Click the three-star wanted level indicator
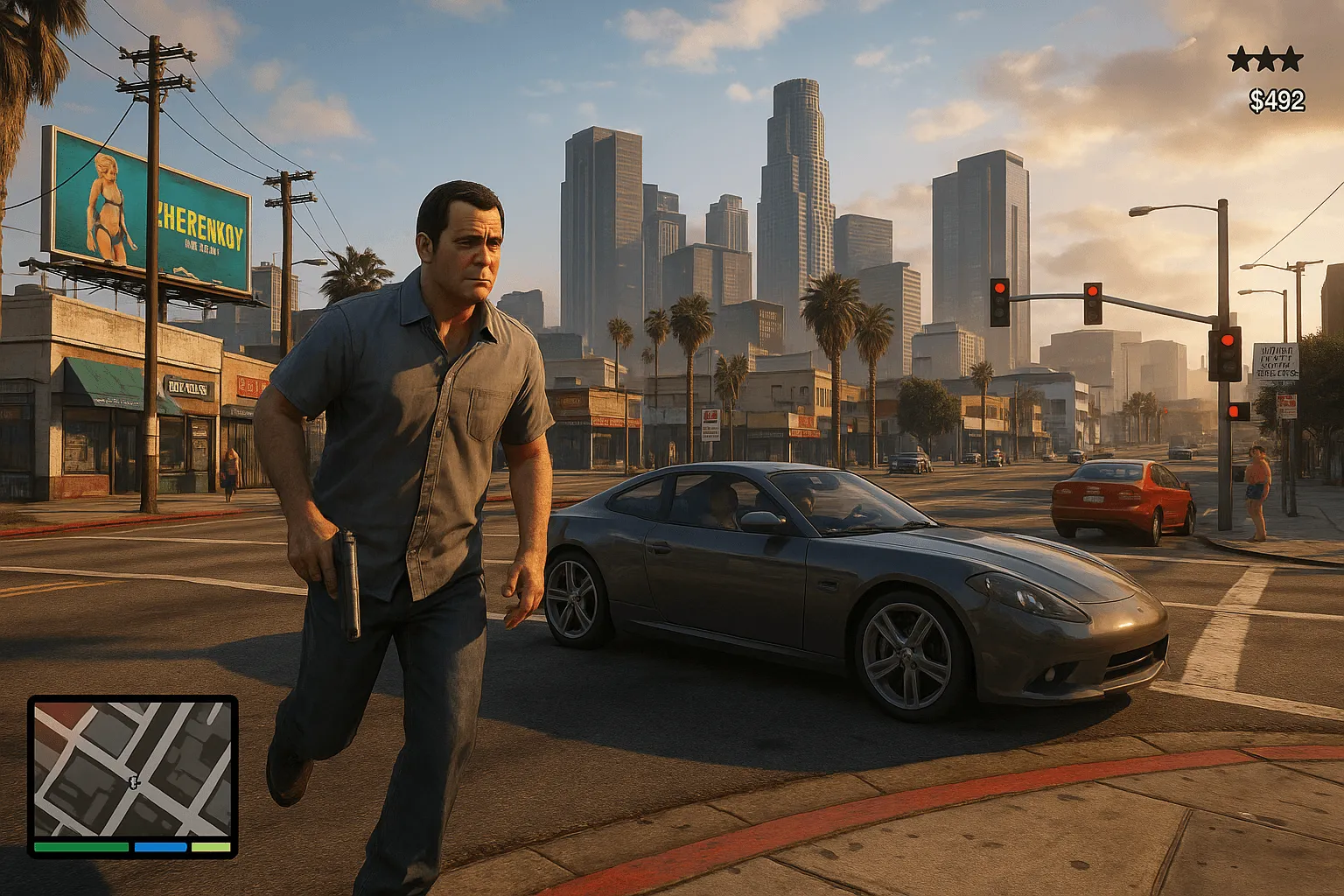The width and height of the screenshot is (1344, 896). point(1265,60)
